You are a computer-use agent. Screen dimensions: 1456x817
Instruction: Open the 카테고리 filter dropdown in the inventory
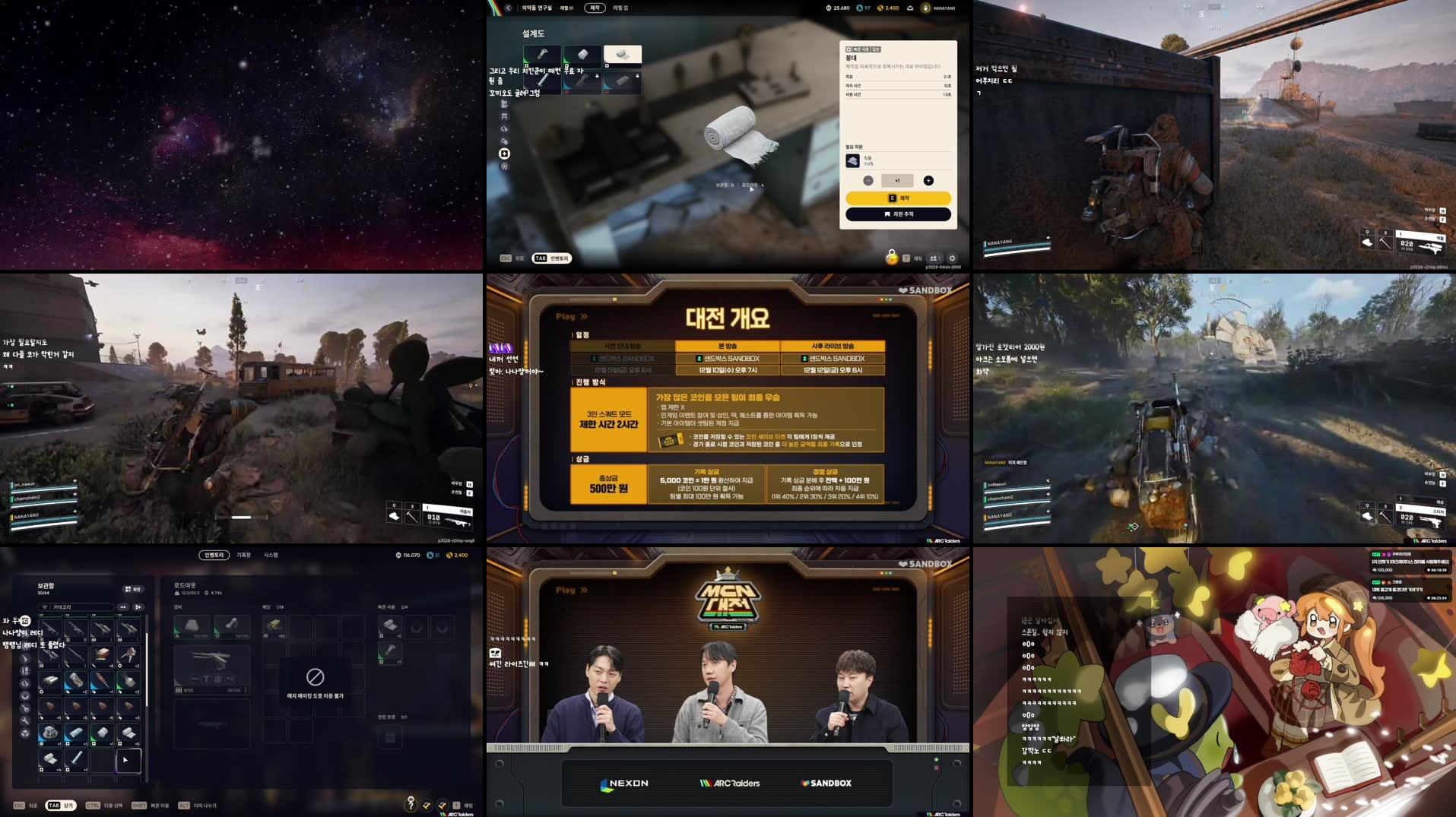pos(76,607)
